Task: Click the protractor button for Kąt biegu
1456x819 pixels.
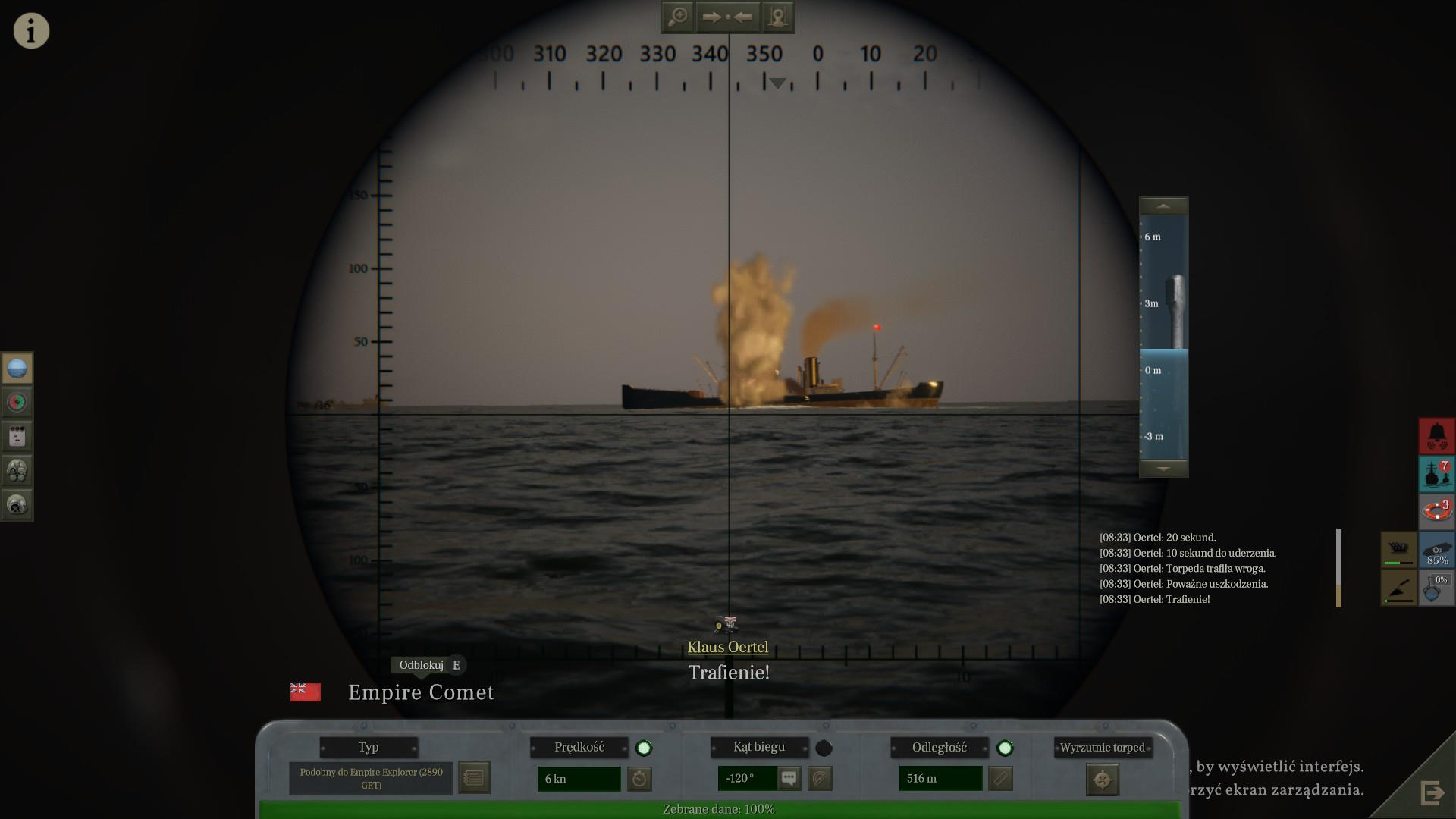Action: (820, 778)
